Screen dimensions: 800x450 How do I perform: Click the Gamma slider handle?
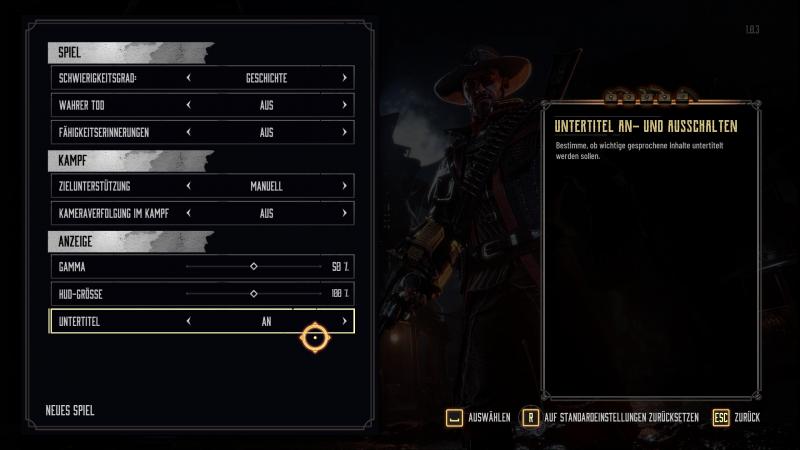point(253,267)
